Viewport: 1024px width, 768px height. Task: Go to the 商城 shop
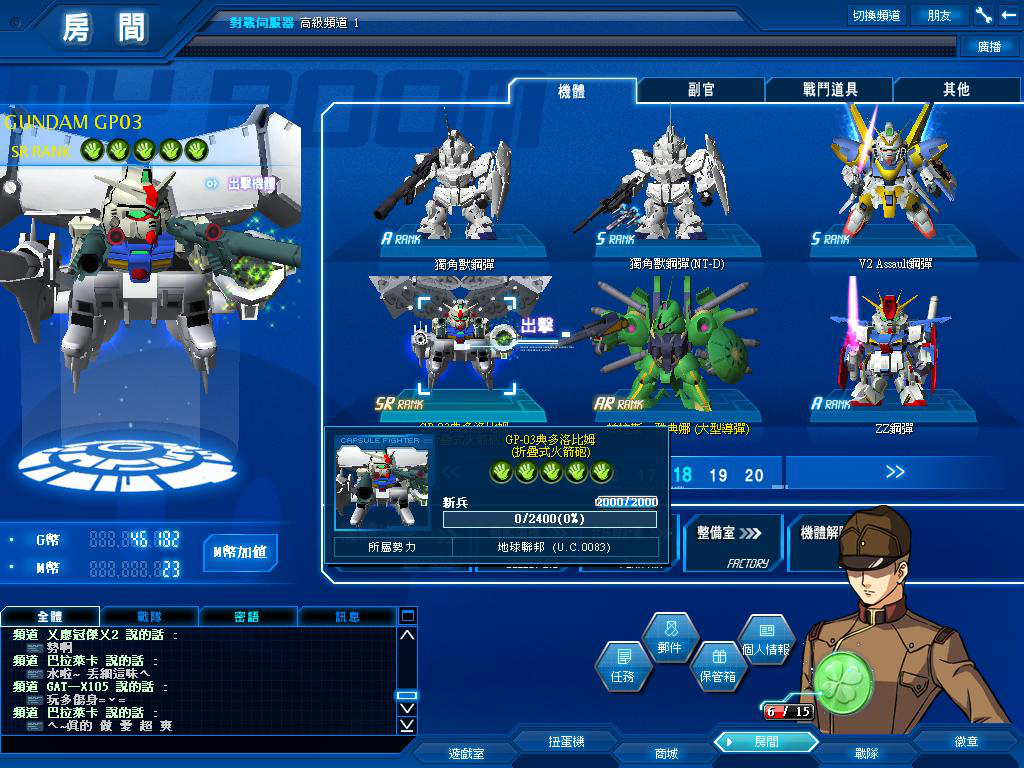pyautogui.click(x=665, y=753)
